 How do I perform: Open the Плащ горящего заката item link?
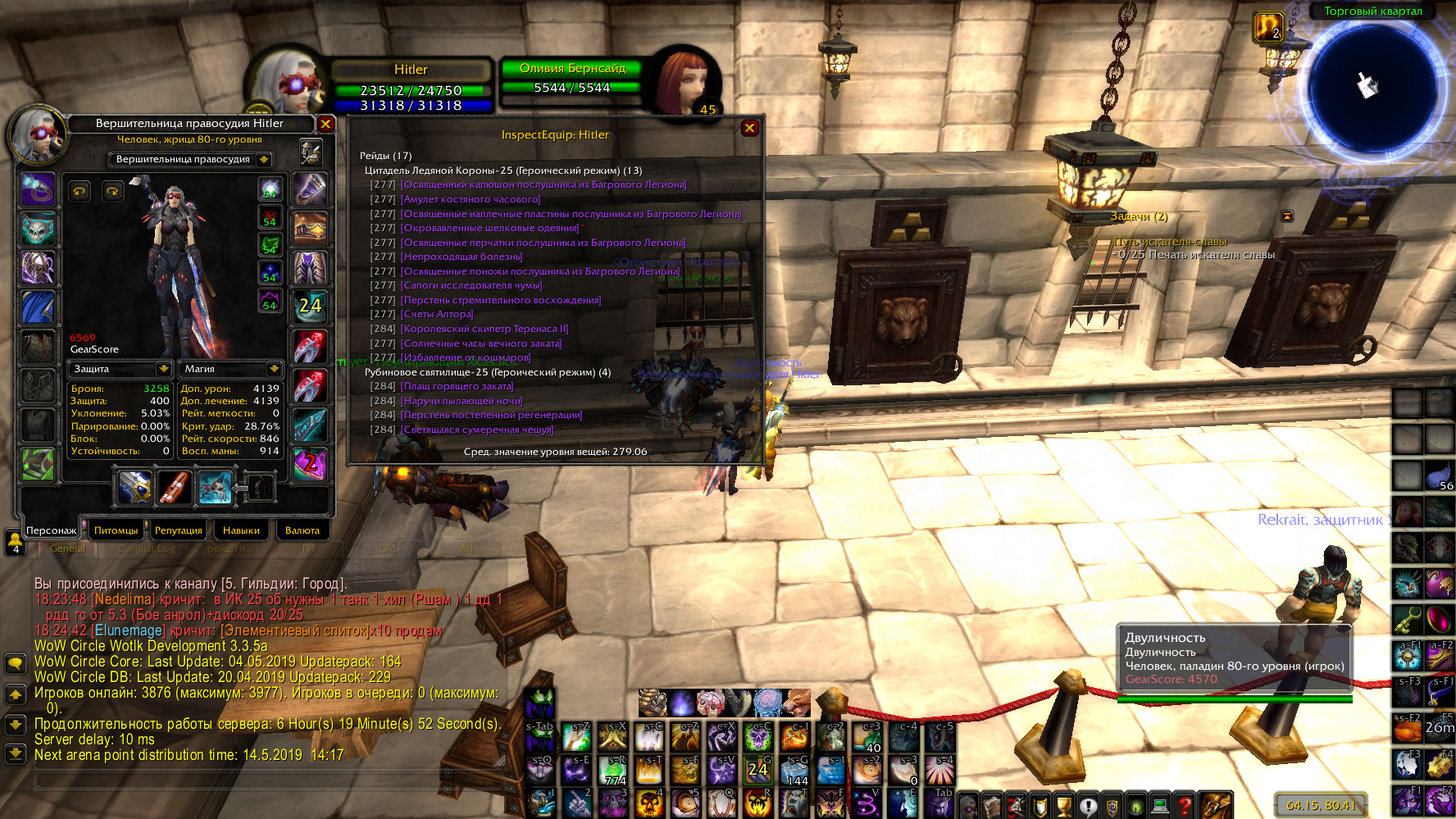[457, 386]
